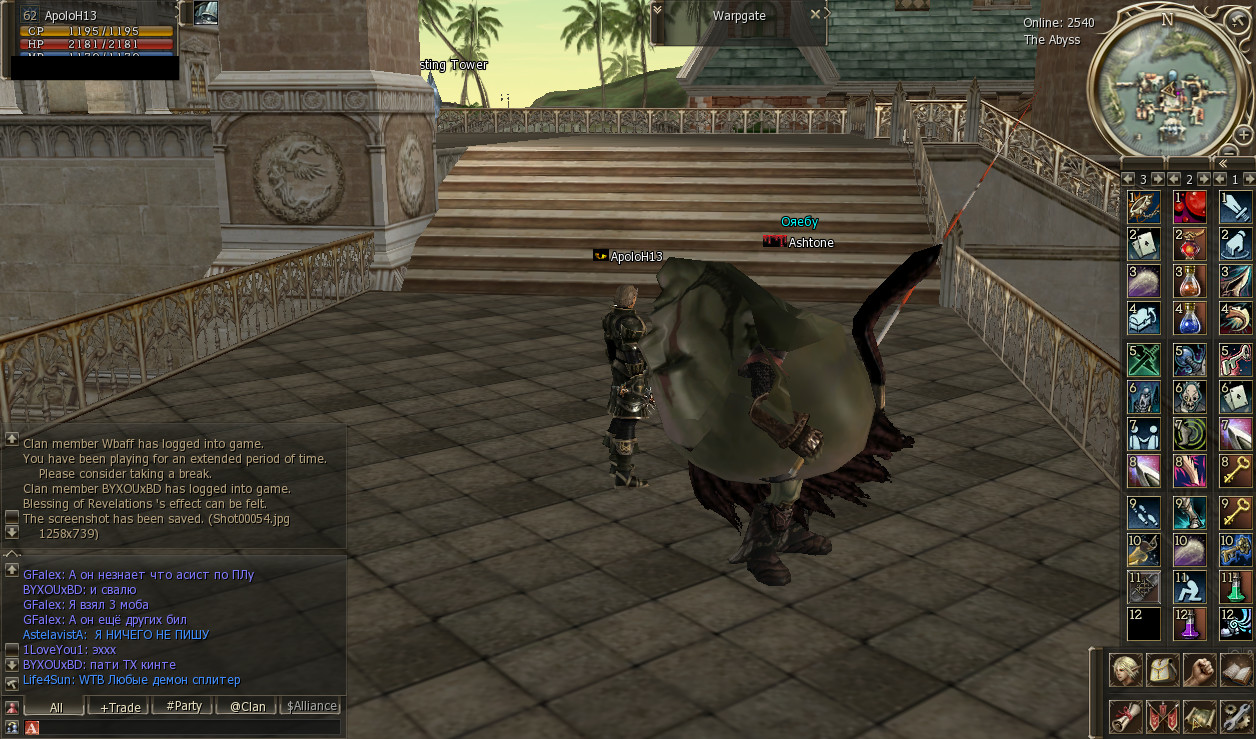The image size is (1256, 739).
Task: Open the skills book icon
Action: pyautogui.click(x=1236, y=669)
